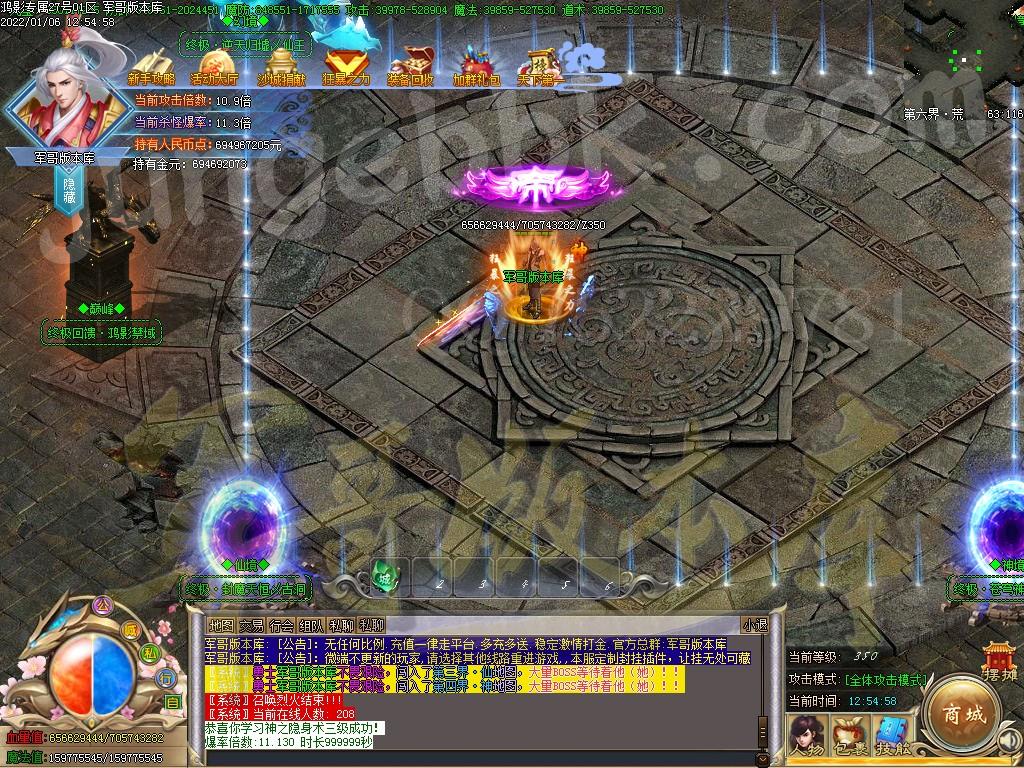1024x768 pixels.
Task: Select the 组队 team tab
Action: [x=312, y=625]
